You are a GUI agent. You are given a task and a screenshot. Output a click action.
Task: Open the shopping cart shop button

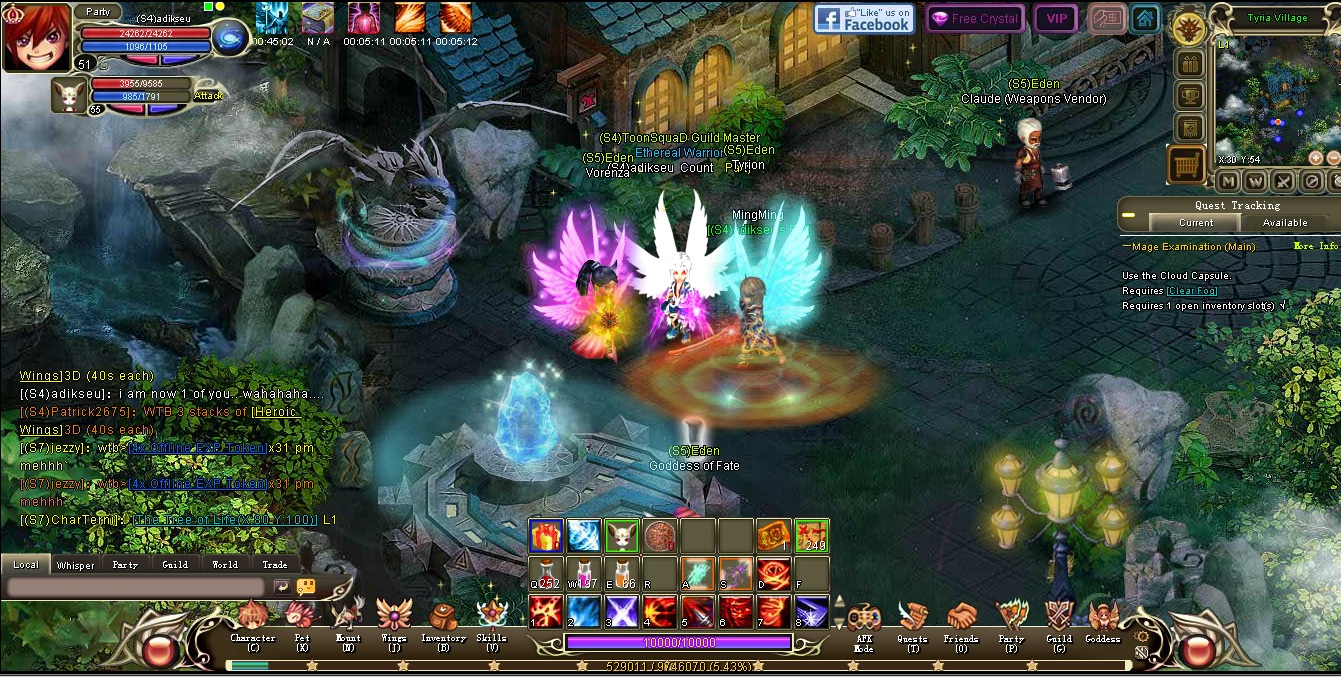coord(1187,164)
